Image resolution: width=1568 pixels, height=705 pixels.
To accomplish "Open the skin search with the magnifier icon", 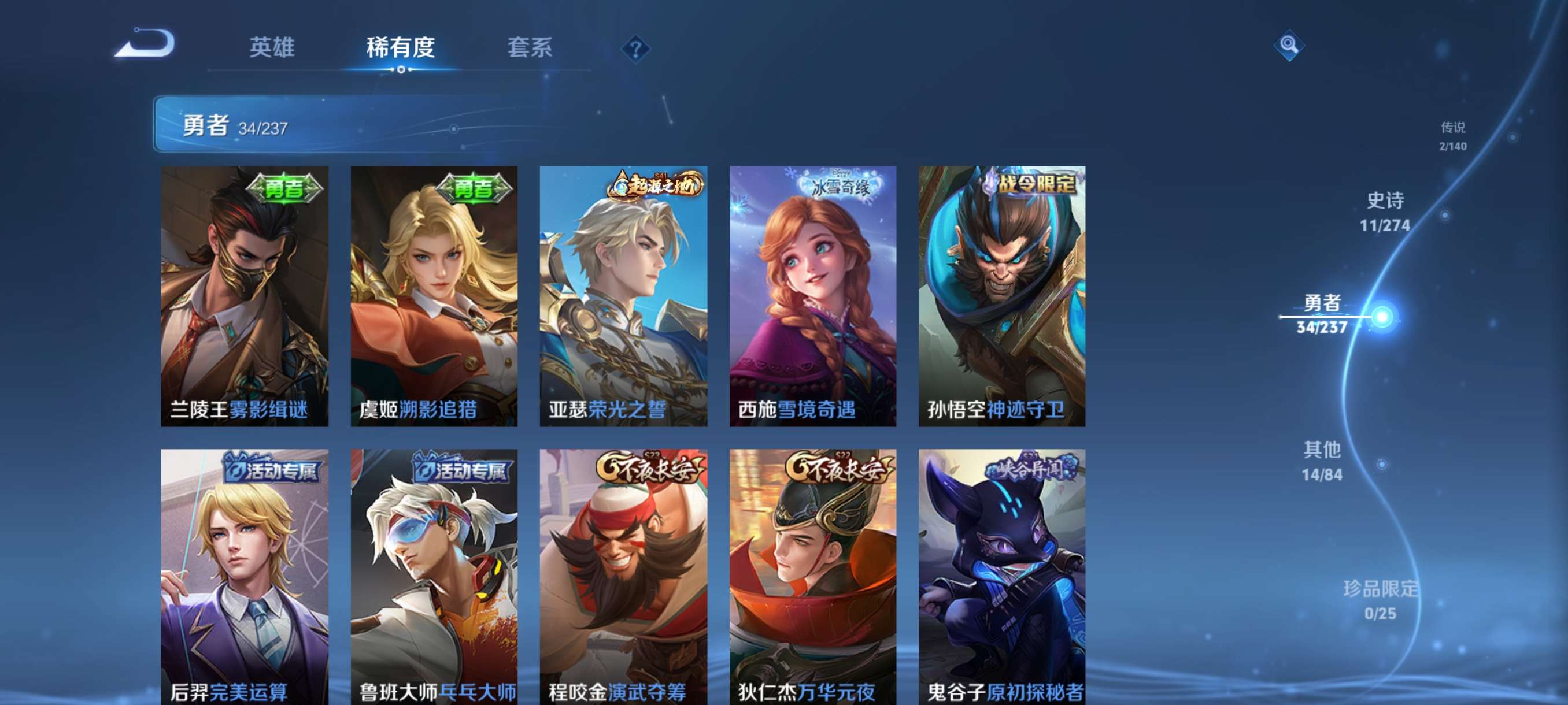I will click(x=1290, y=44).
